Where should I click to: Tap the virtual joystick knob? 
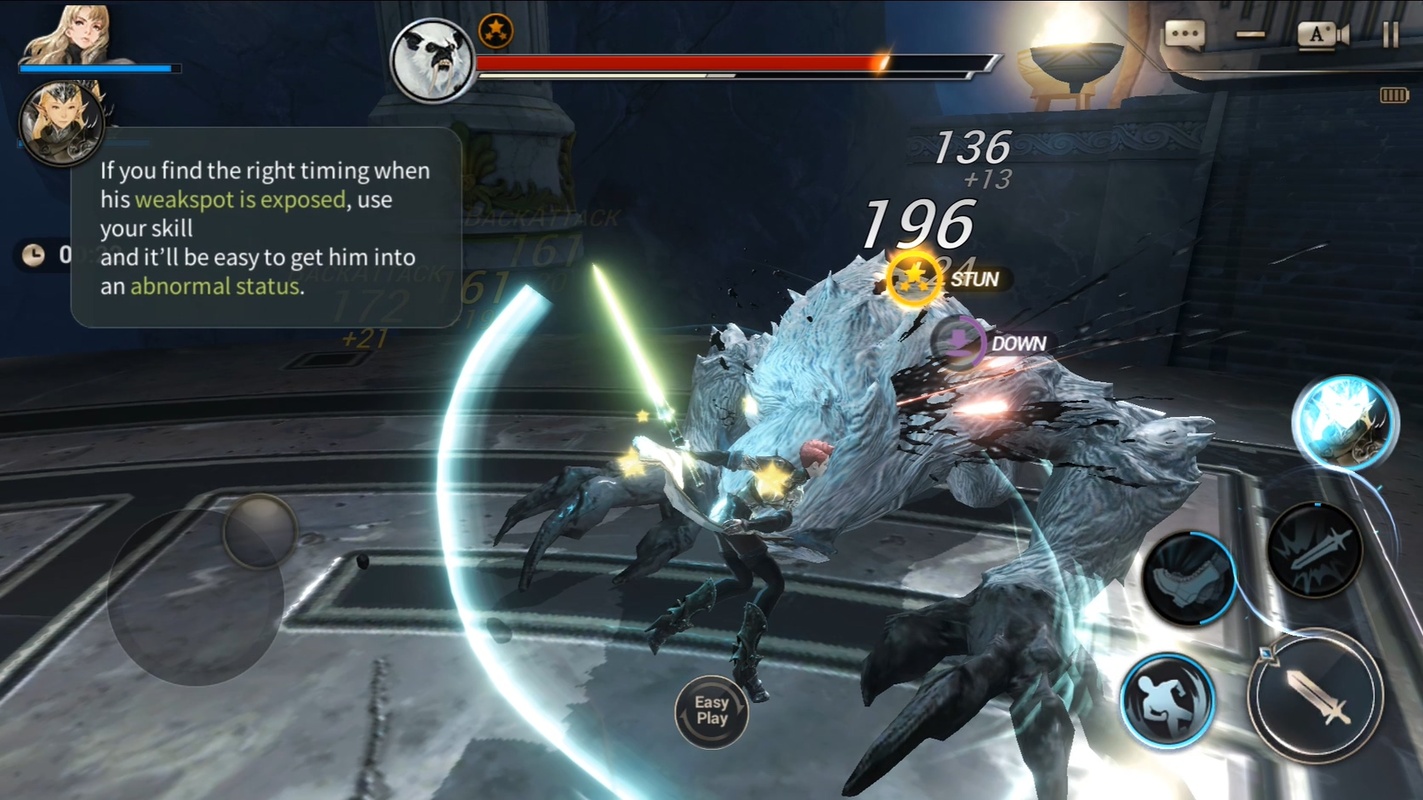coord(260,532)
